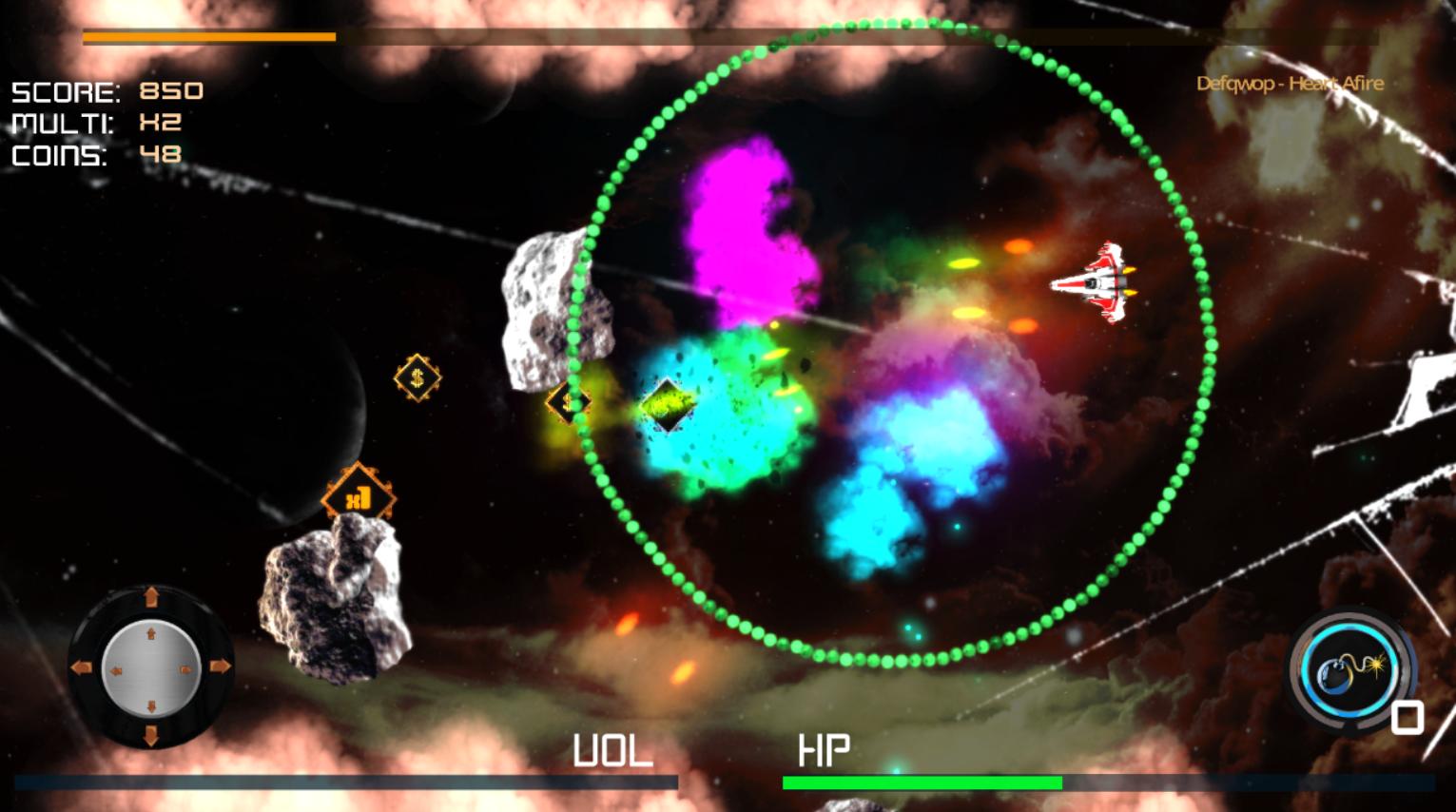Tap the joystick's up arrow
Screen dimensions: 1456x812
[x=150, y=597]
